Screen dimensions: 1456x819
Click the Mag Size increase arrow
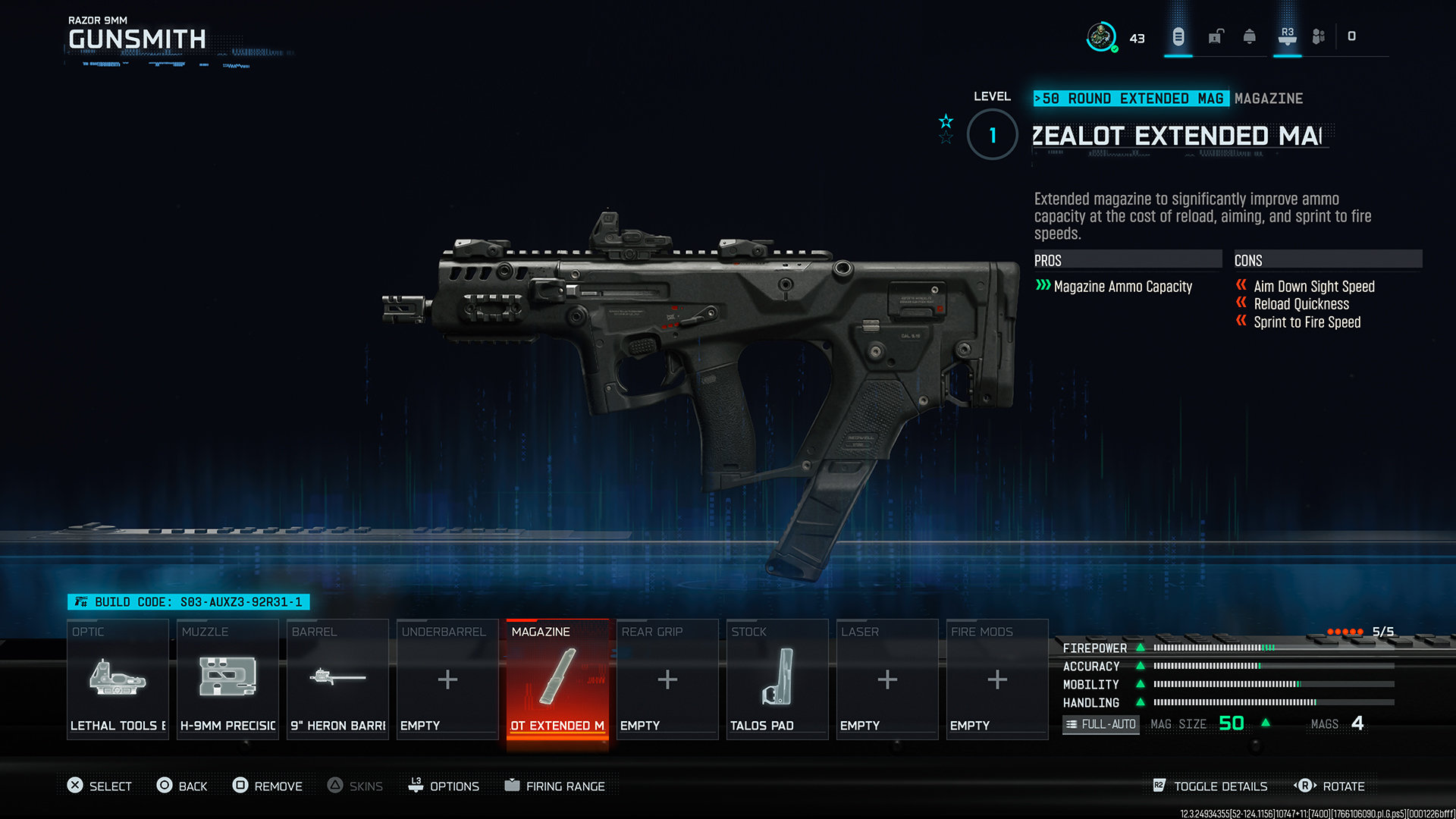[1265, 723]
